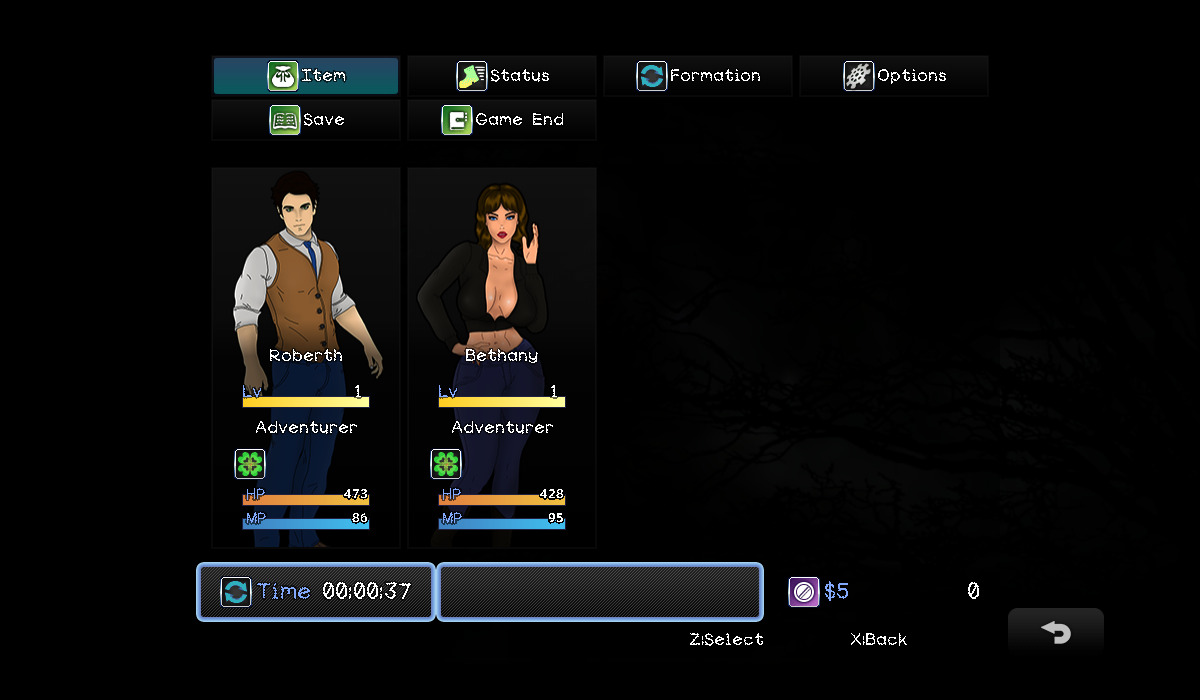Open the Item menu
1200x700 pixels.
coord(306,76)
